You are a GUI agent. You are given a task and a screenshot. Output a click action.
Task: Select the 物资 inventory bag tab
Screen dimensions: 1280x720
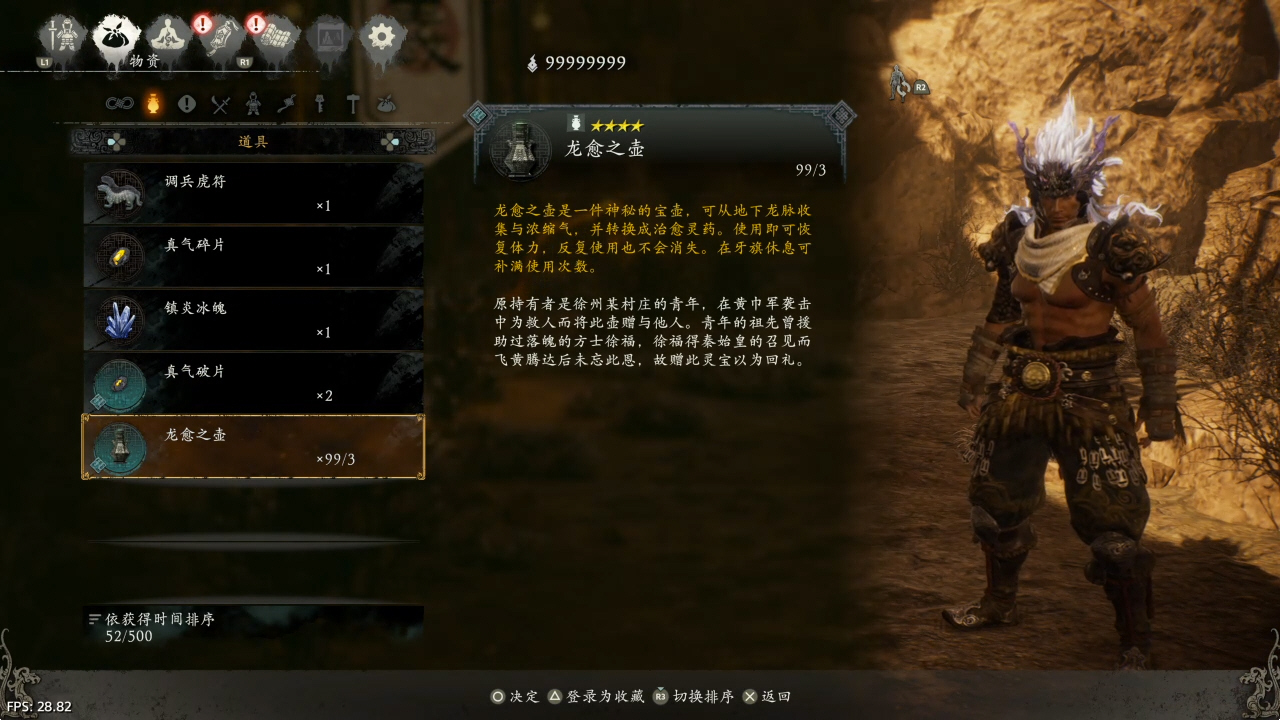tap(116, 38)
